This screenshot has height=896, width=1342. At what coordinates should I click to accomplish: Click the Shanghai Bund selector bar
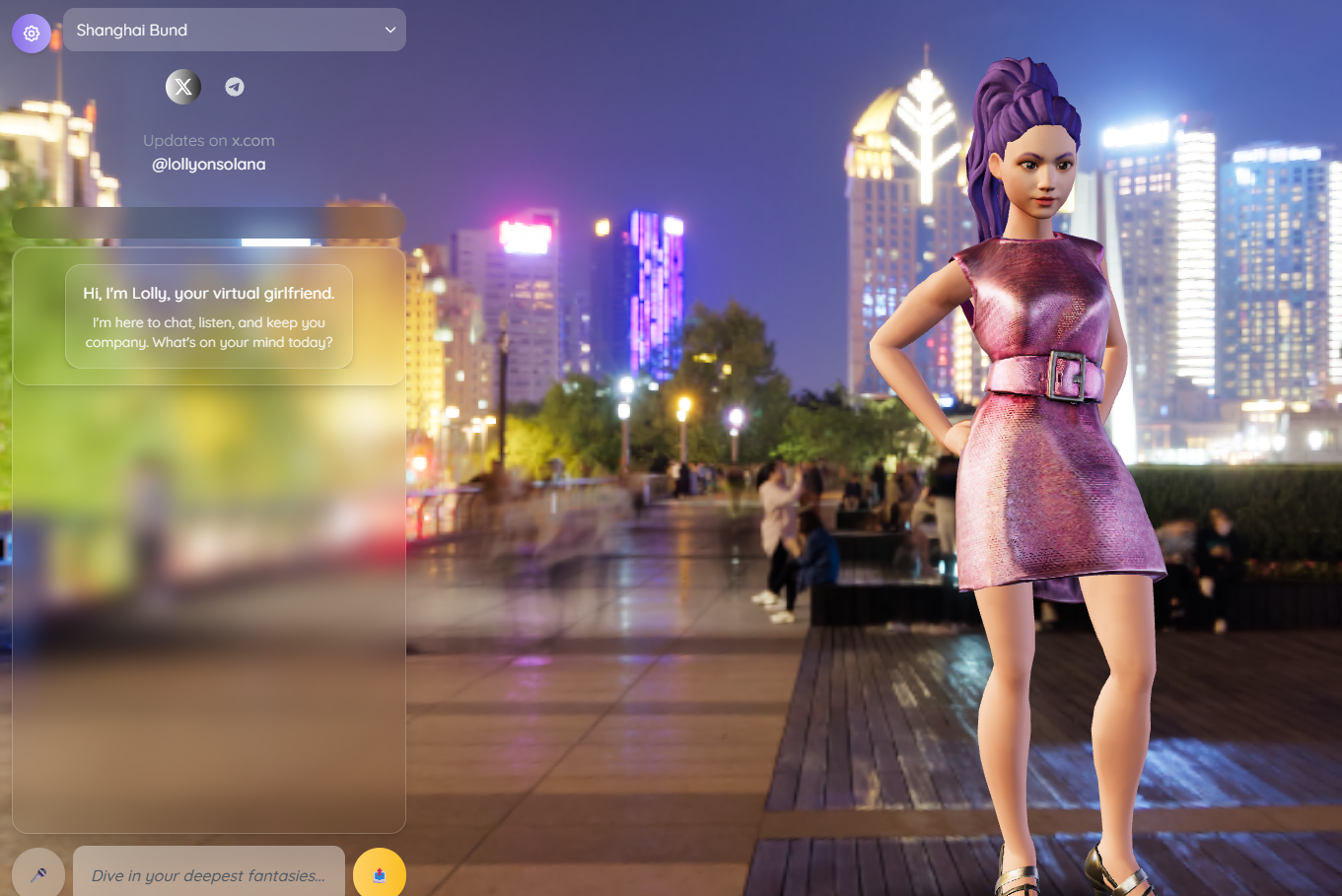pyautogui.click(x=234, y=30)
